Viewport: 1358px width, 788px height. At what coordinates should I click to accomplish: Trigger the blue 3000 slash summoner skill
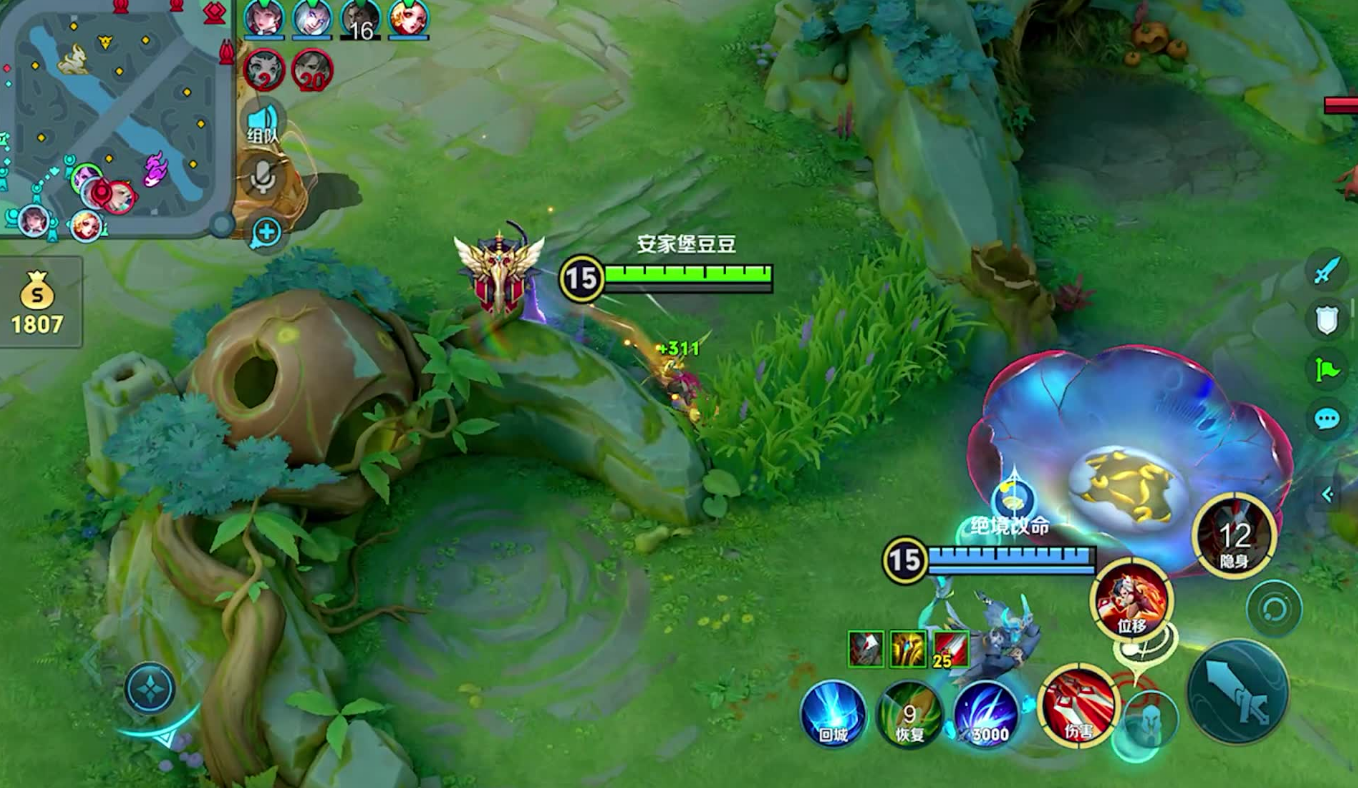[985, 713]
